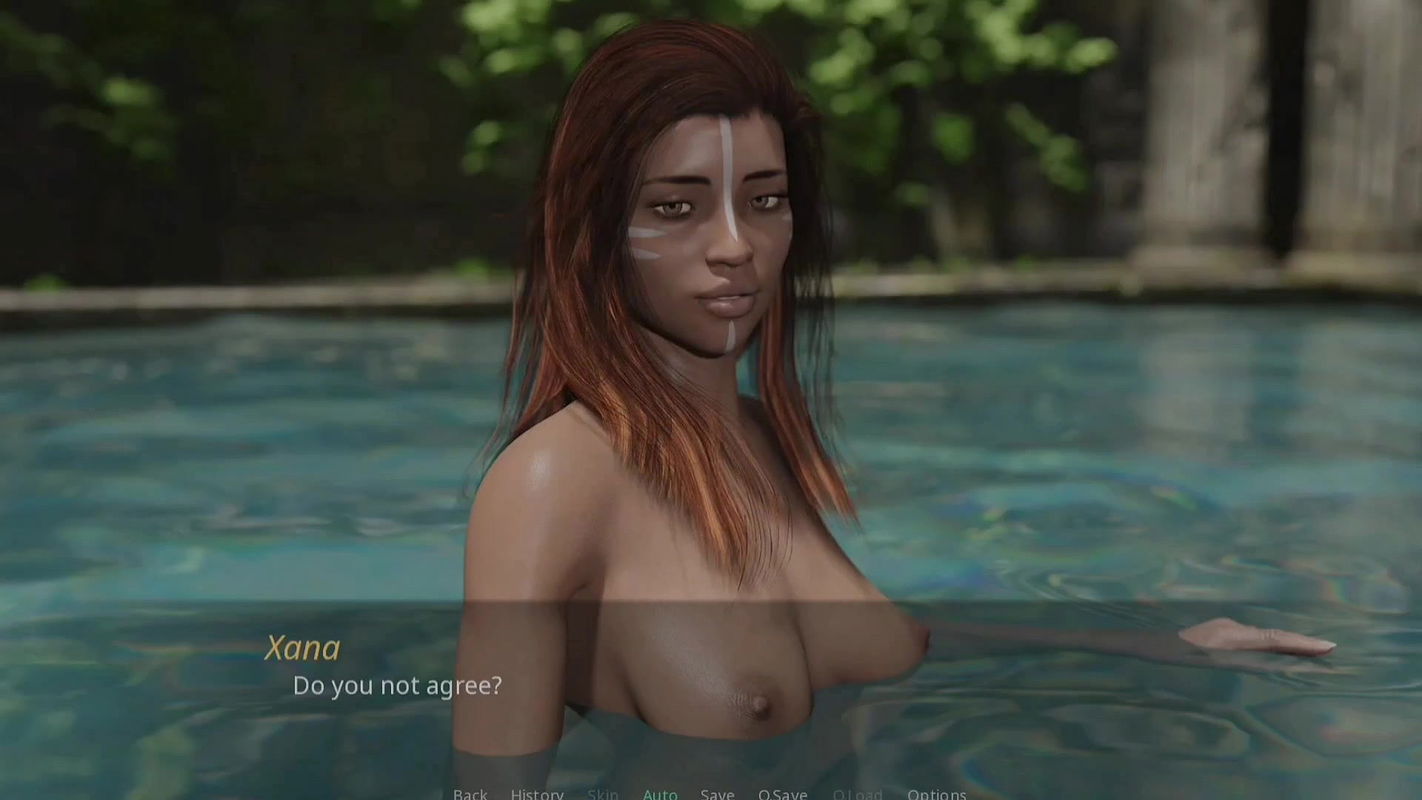The height and width of the screenshot is (800, 1422).
Task: Turn on Auto advance mode
Action: pos(660,794)
